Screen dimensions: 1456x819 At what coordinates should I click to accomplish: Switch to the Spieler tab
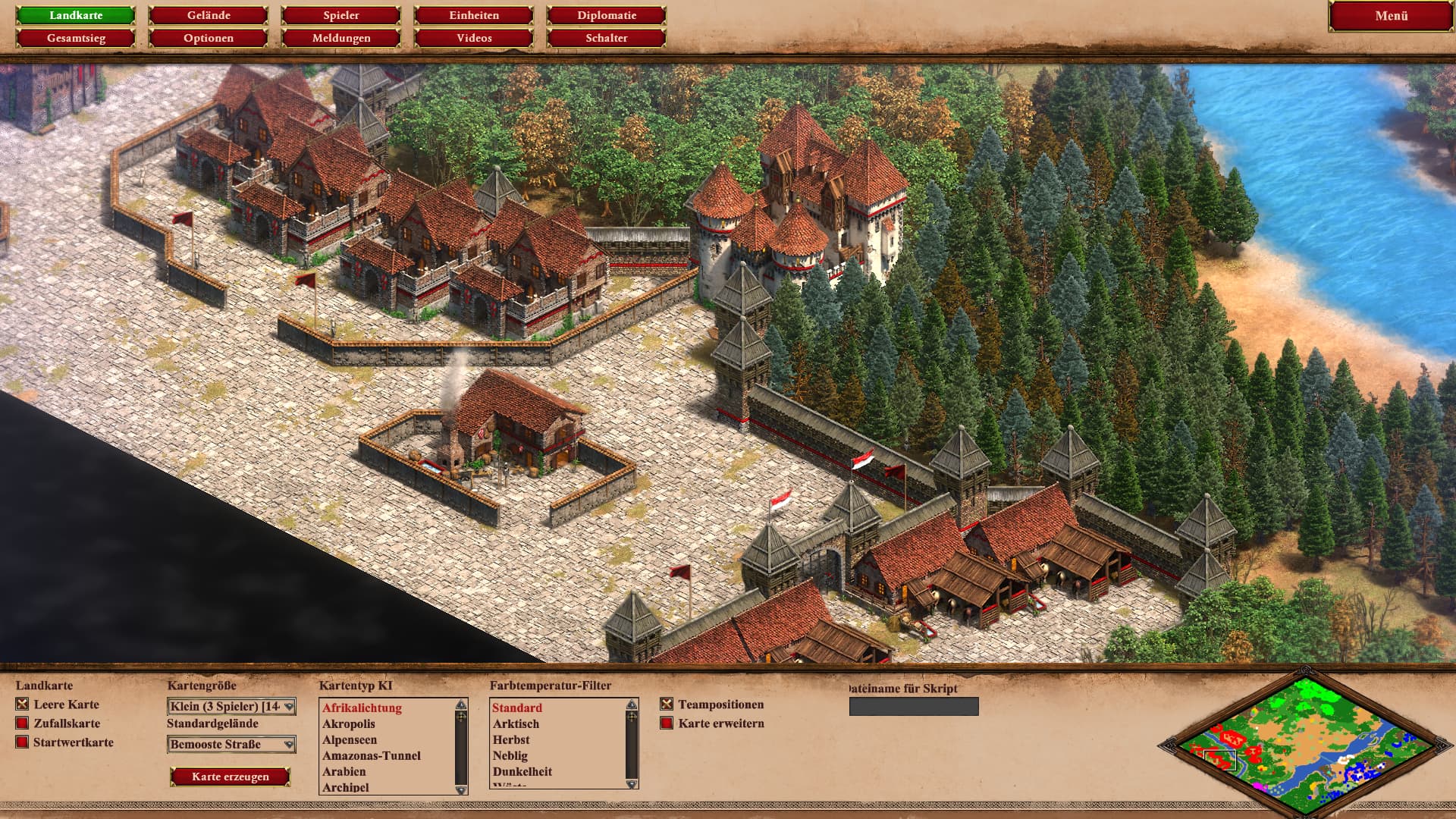click(341, 15)
